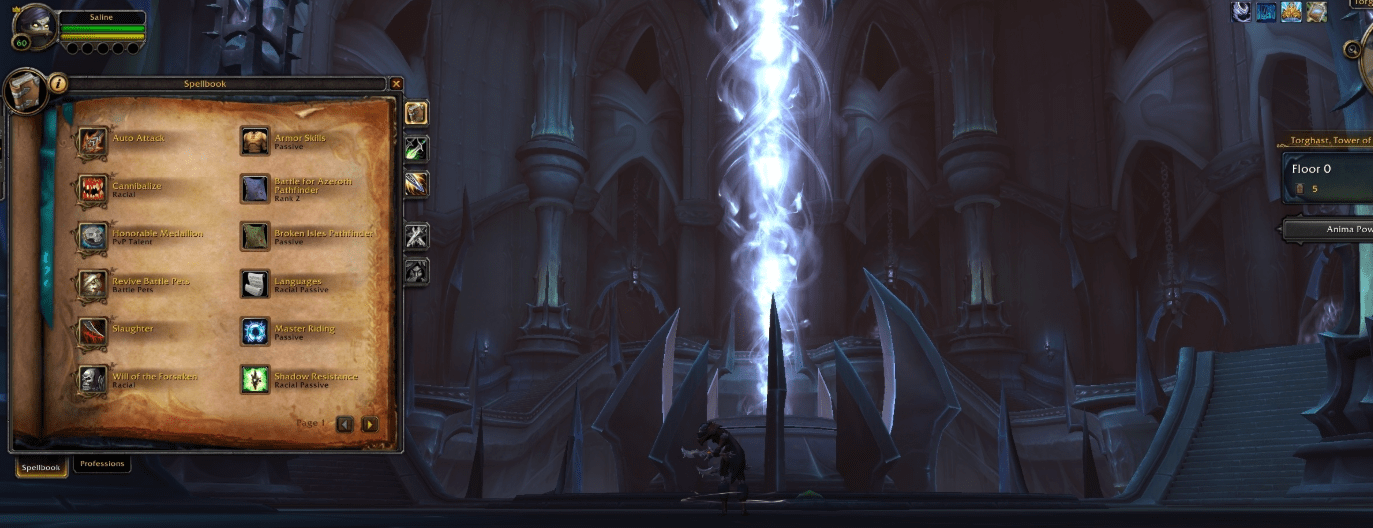The image size is (1373, 528).
Task: Select the Languages racial passive
Action: click(255, 285)
